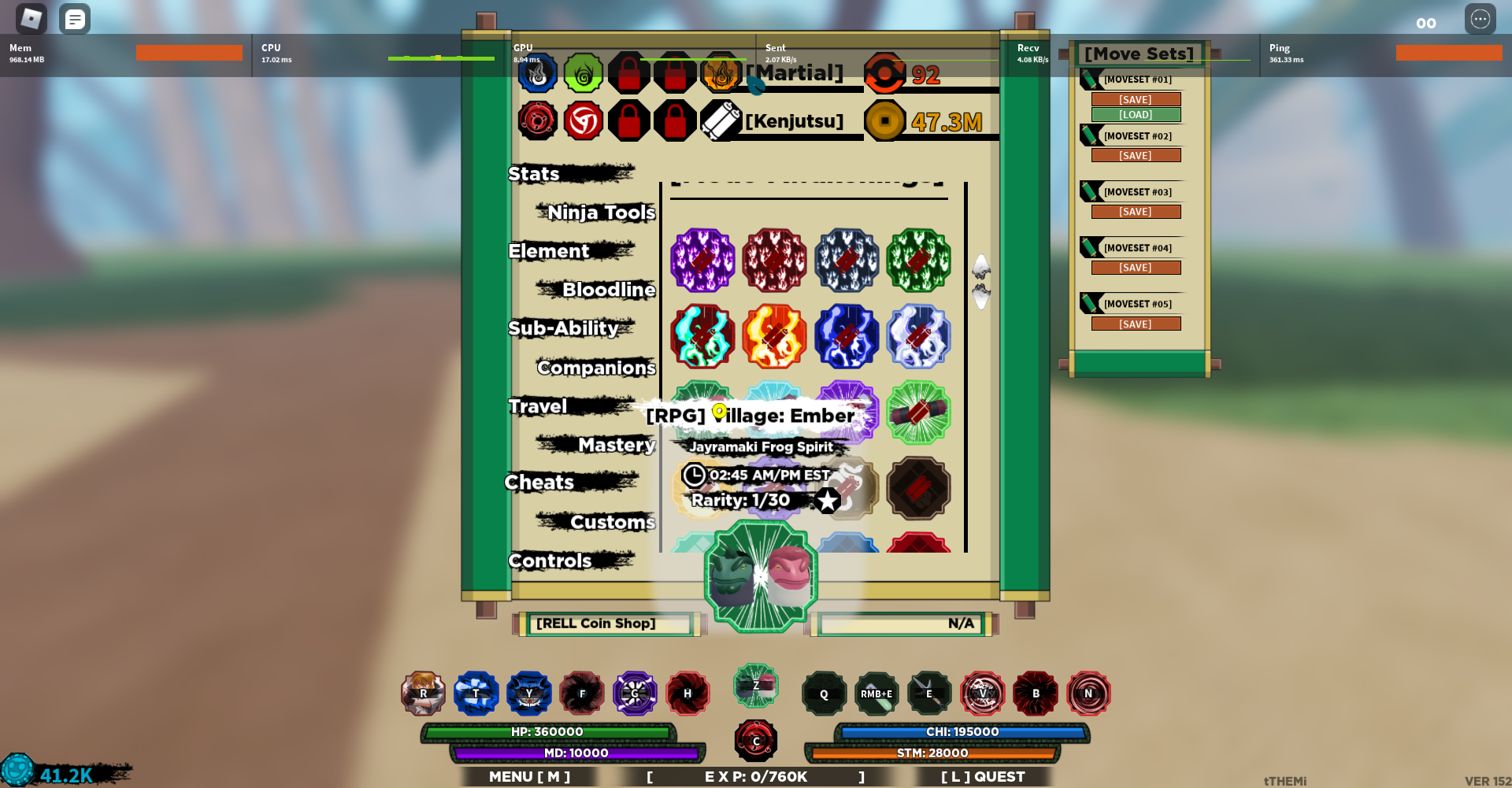Select the Z-slot frog spirit ability icon
Image resolution: width=1512 pixels, height=788 pixels.
click(755, 686)
